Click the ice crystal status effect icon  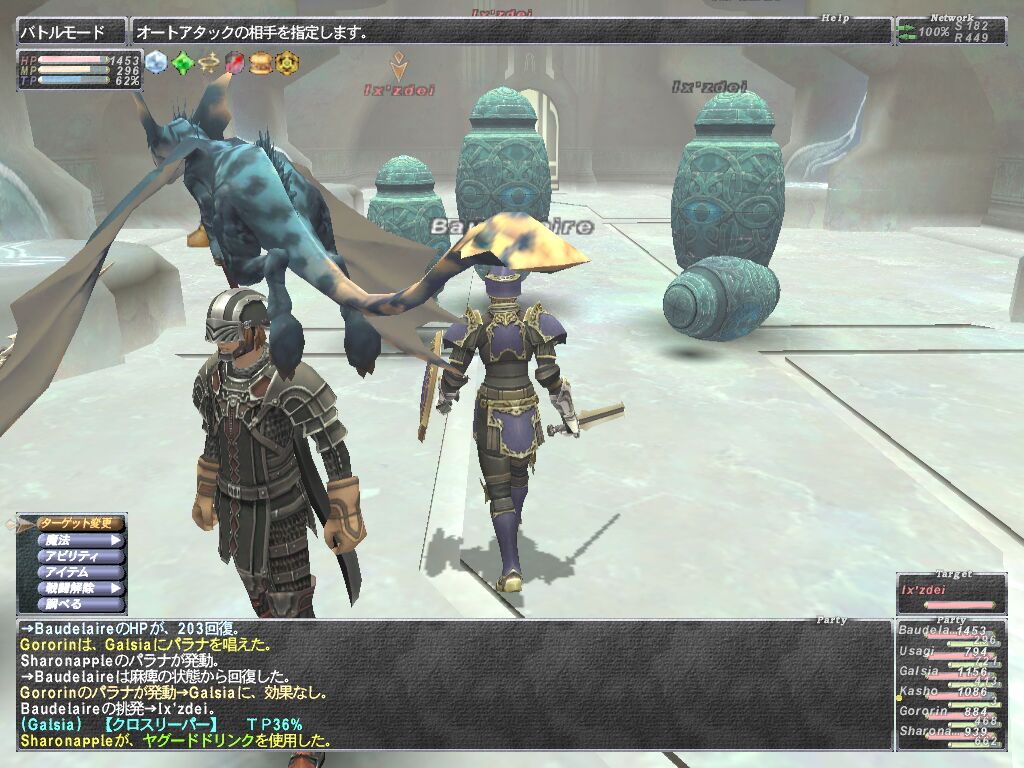point(155,62)
